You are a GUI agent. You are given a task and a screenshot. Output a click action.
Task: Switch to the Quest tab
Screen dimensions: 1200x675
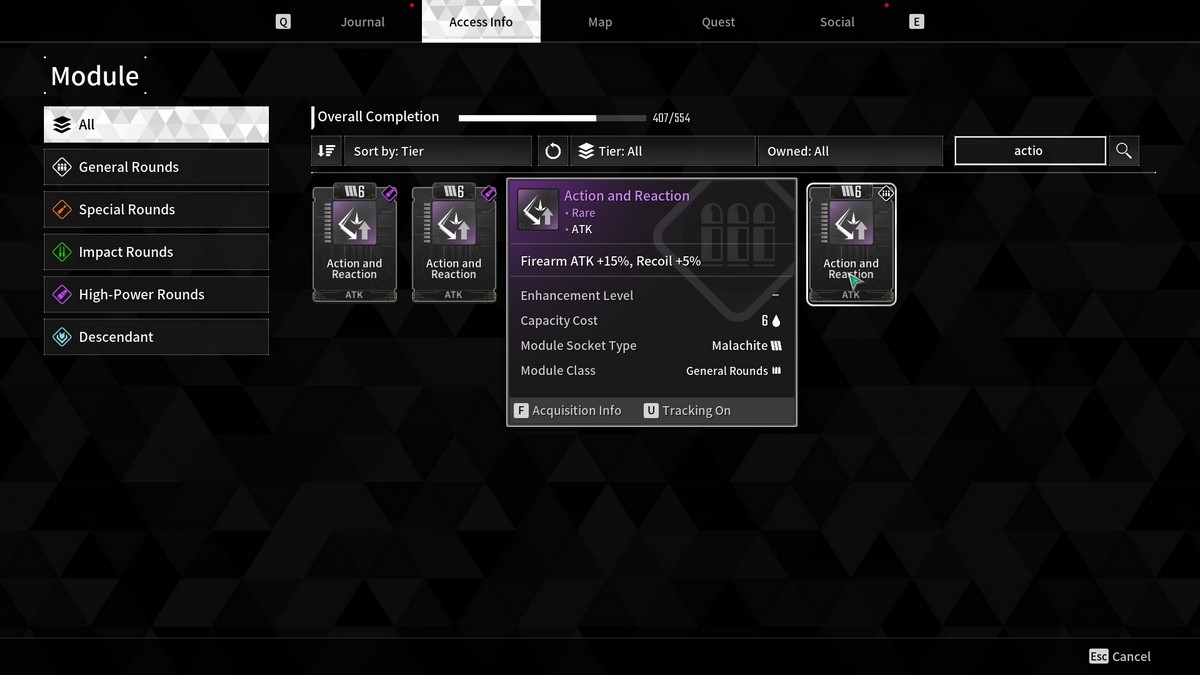tap(718, 22)
